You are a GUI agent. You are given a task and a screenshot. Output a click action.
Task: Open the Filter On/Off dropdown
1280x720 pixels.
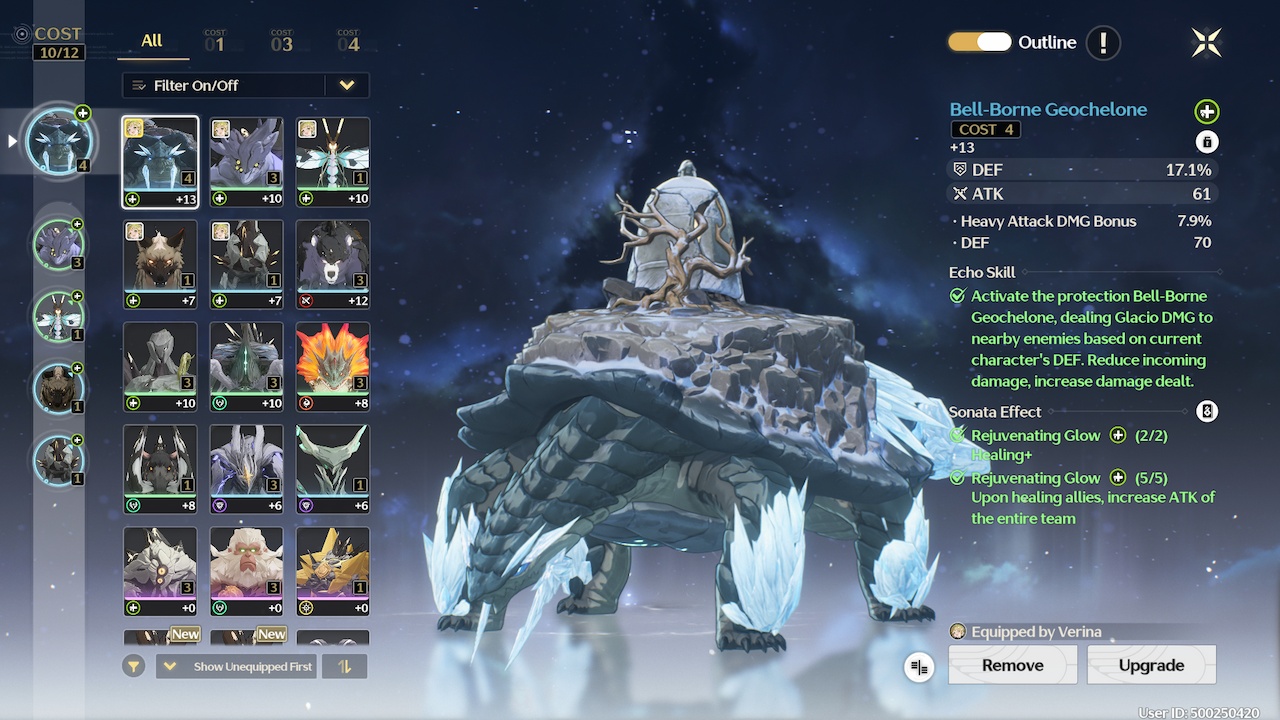346,85
